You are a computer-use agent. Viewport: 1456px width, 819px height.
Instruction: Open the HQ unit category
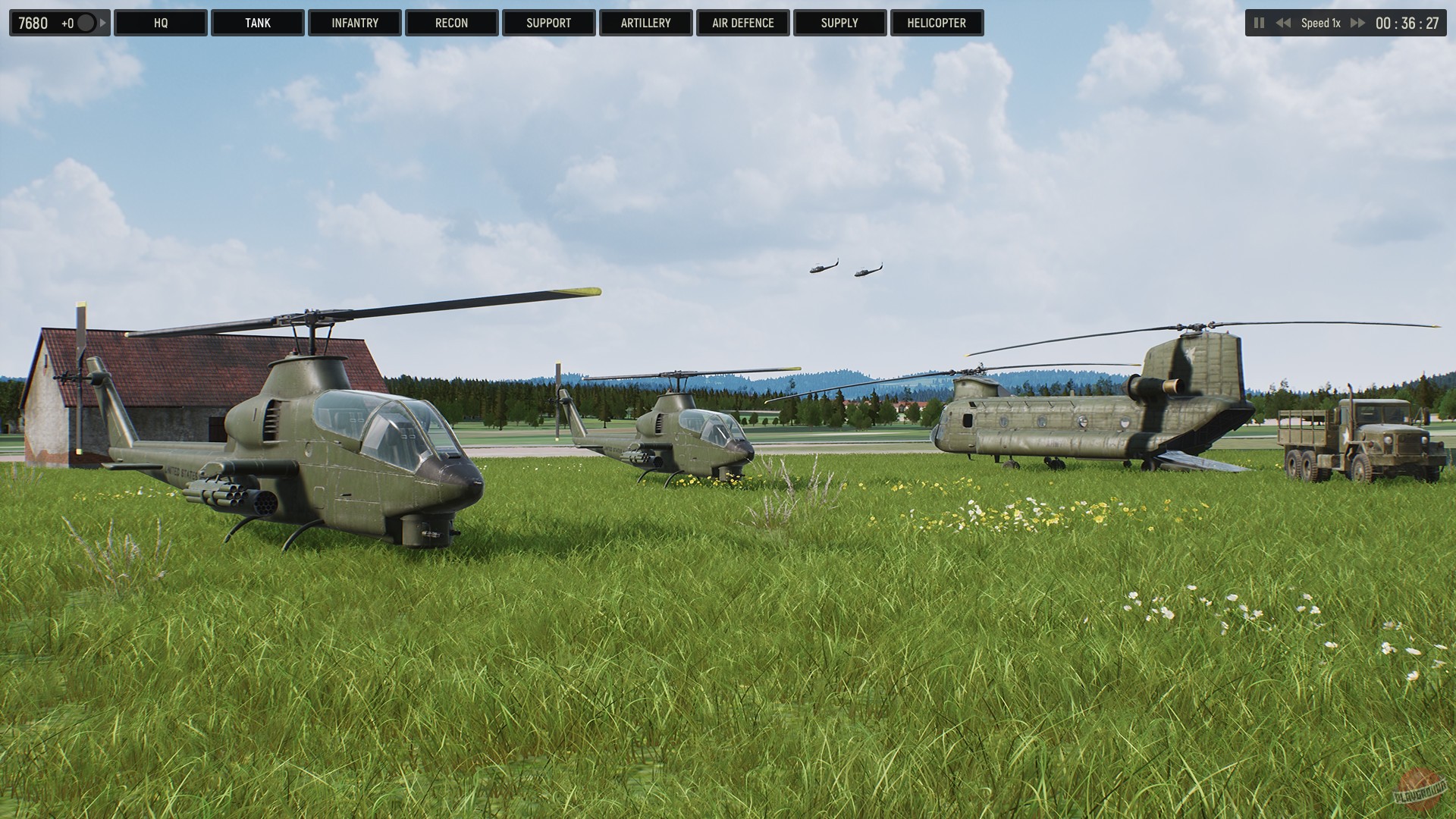point(161,23)
